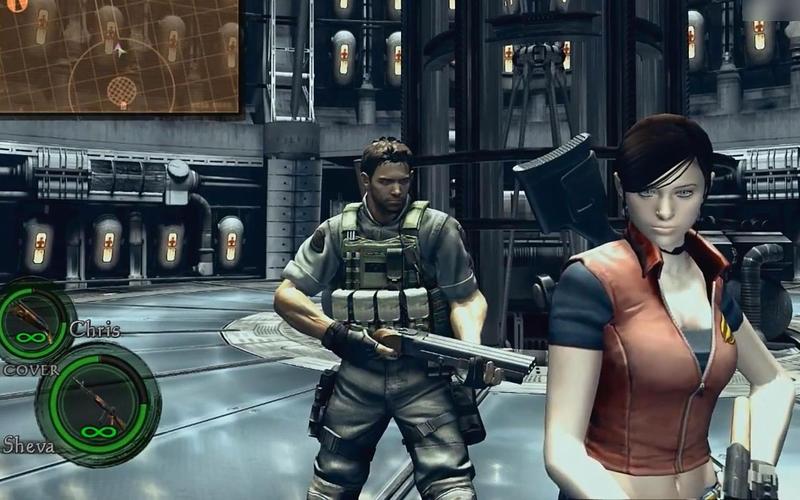Select Chris's equipped weapon gauge
Screen dimensions: 800x500
37,321
